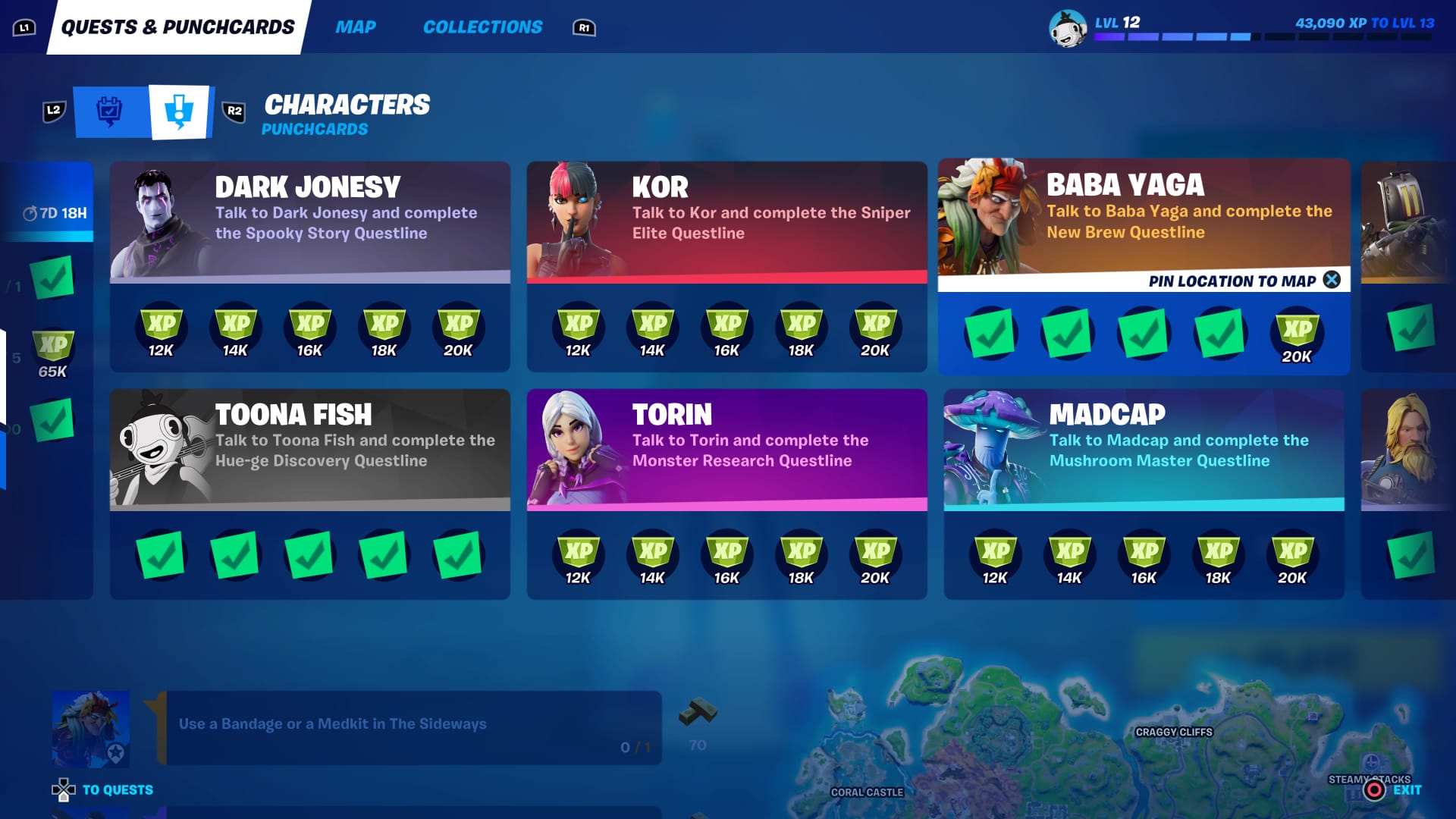Select the Madcap Mushroom Master punchcard
Viewport: 1456px width, 819px height.
click(x=1144, y=449)
